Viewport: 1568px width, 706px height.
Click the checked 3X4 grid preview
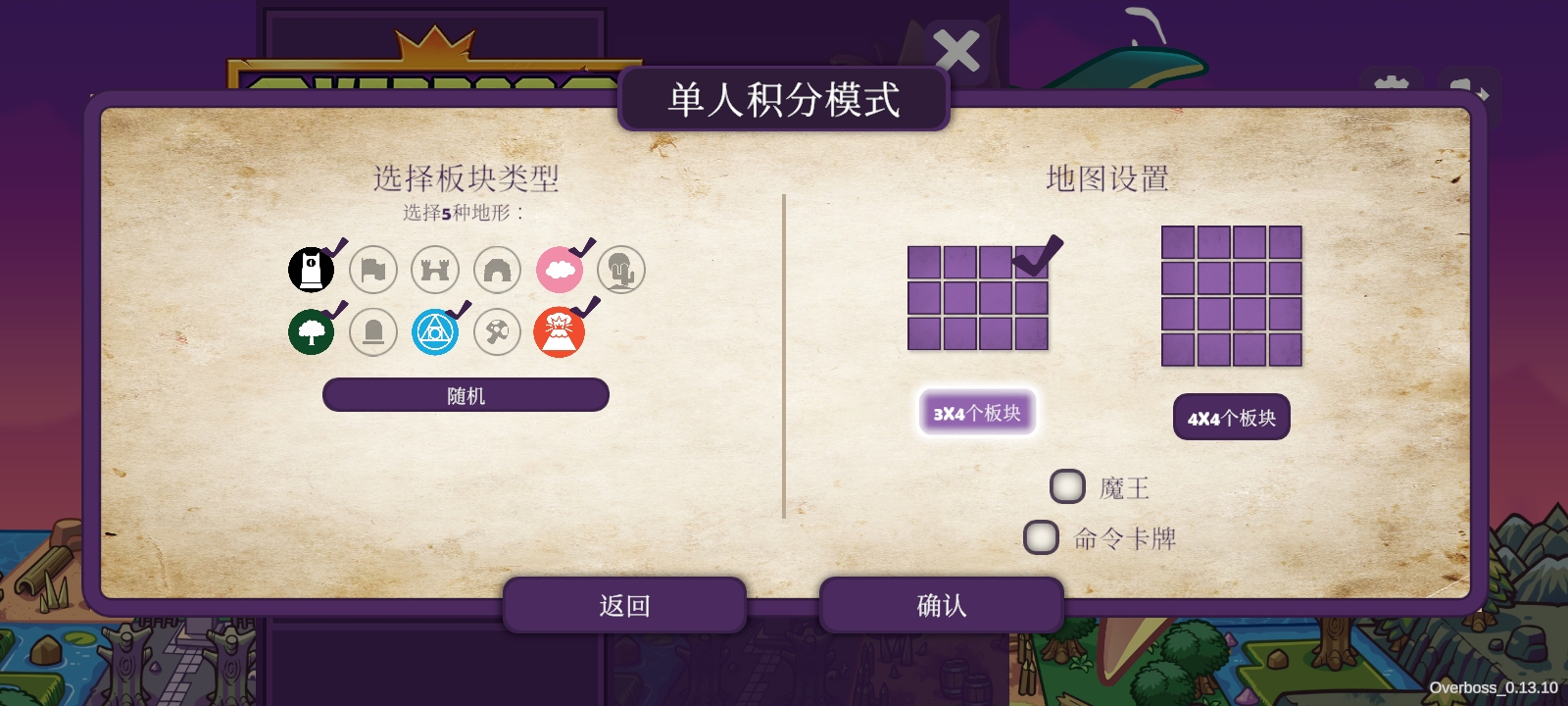pos(978,292)
